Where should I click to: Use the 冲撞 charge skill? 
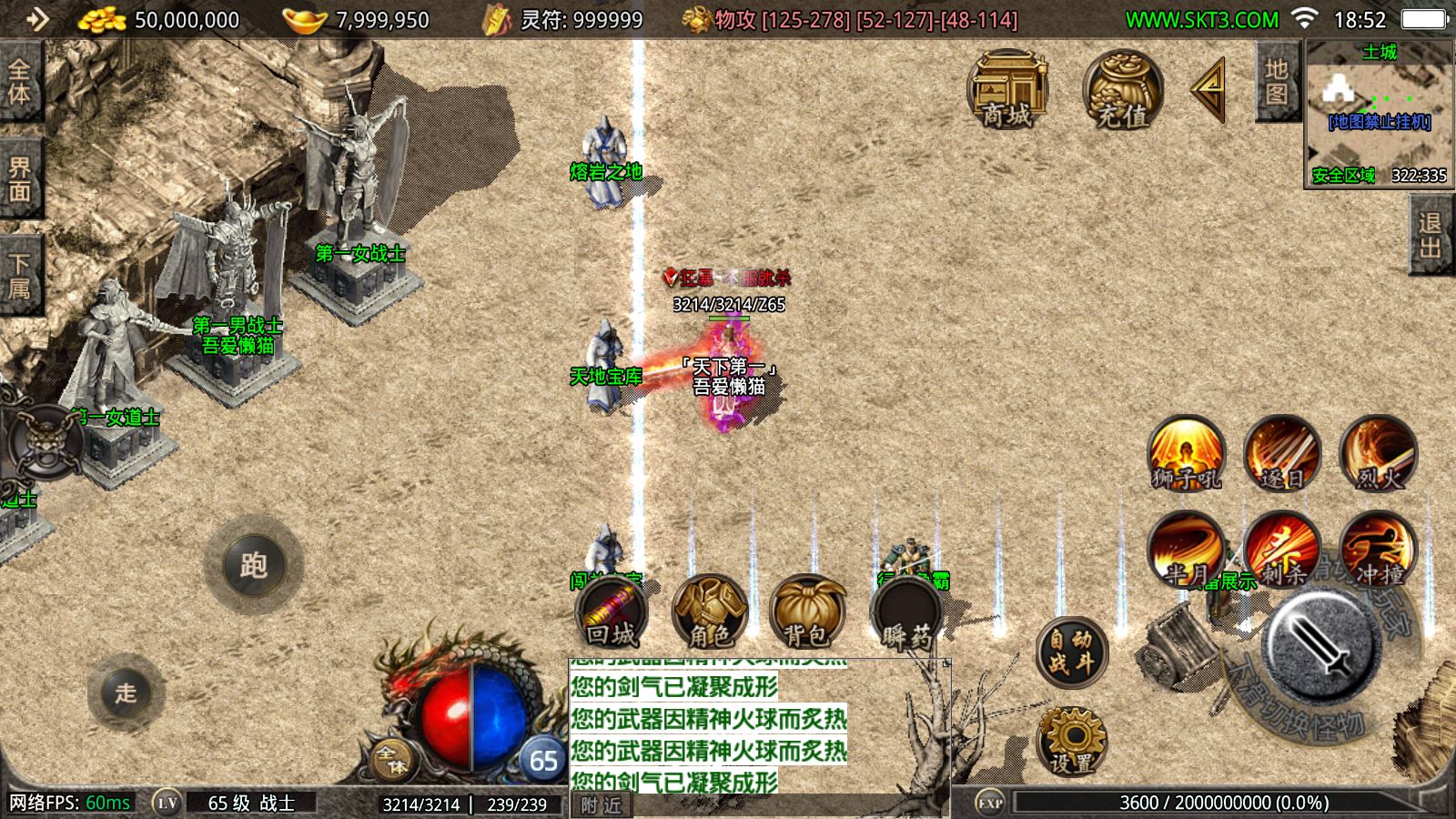coord(1378,550)
